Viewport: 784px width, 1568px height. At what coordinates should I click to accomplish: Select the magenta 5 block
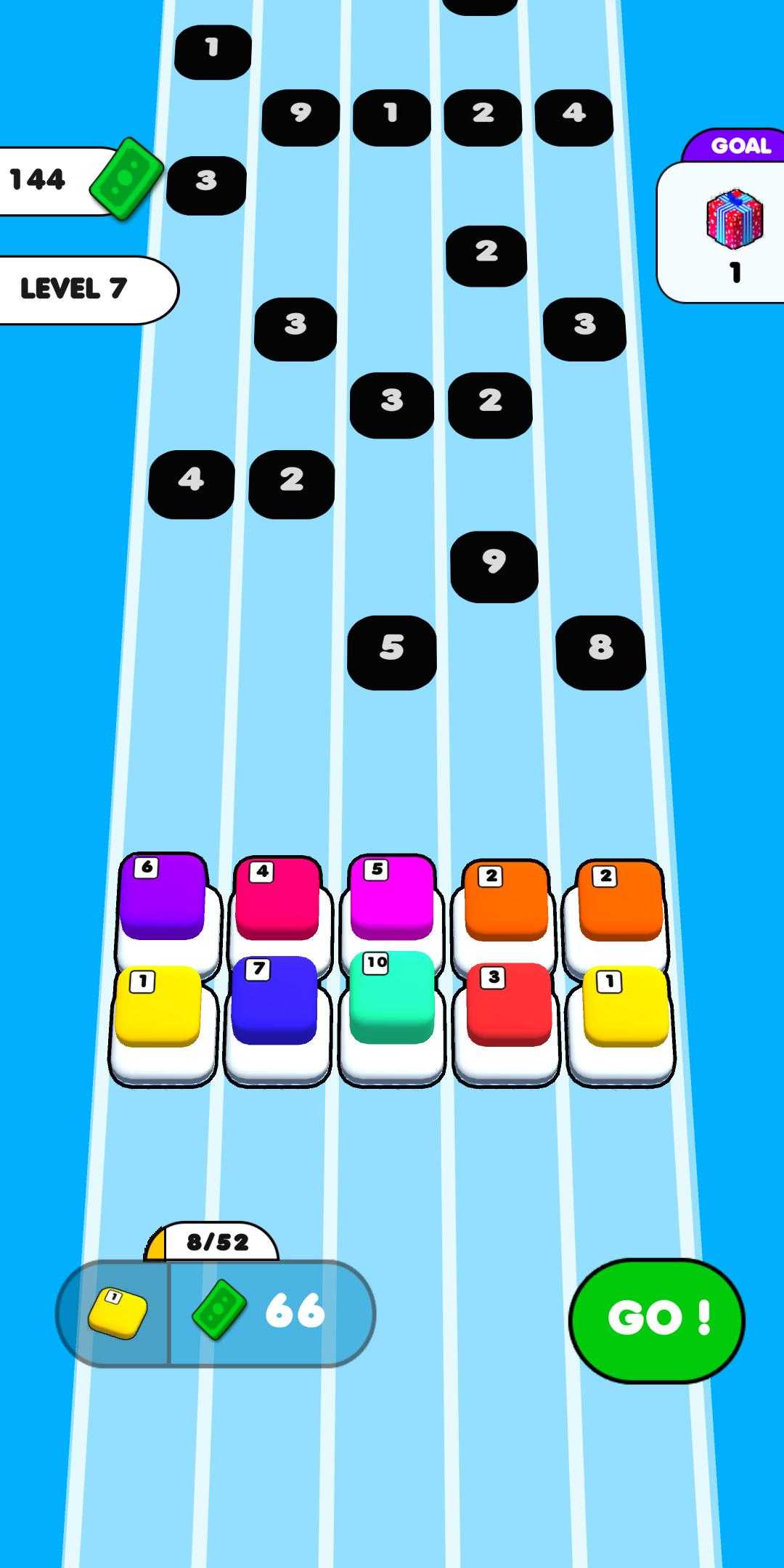click(x=392, y=897)
